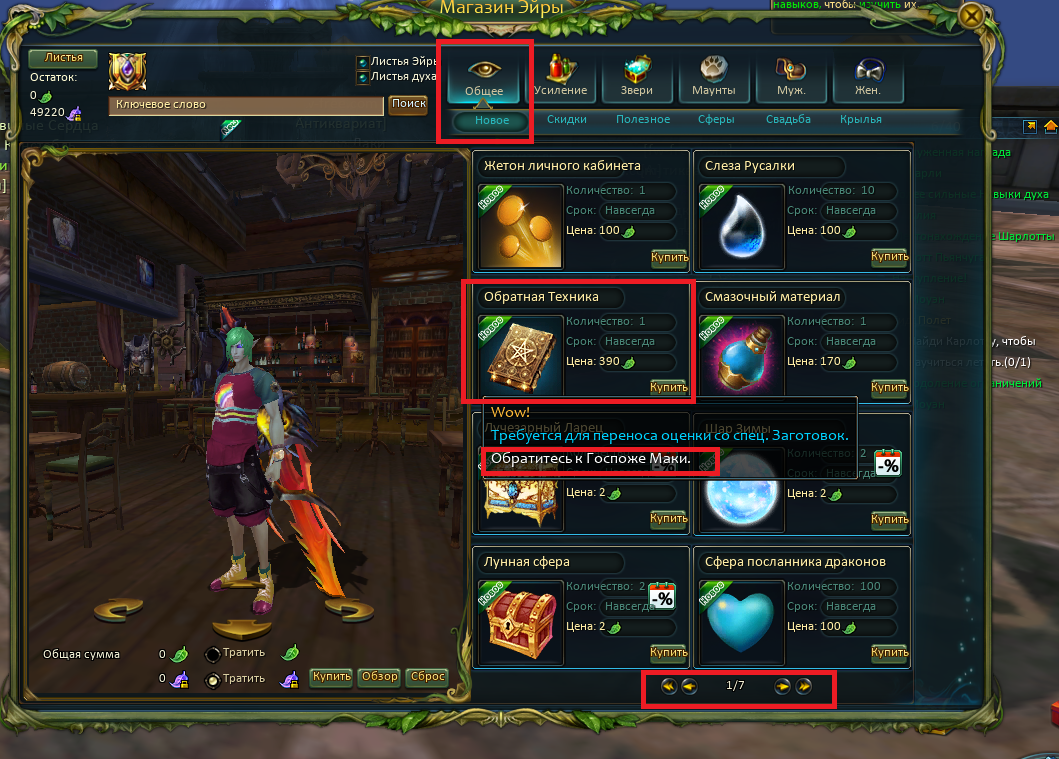This screenshot has width=1059, height=759.
Task: Buy the Жетон личного кабинета item
Action: coord(669,257)
